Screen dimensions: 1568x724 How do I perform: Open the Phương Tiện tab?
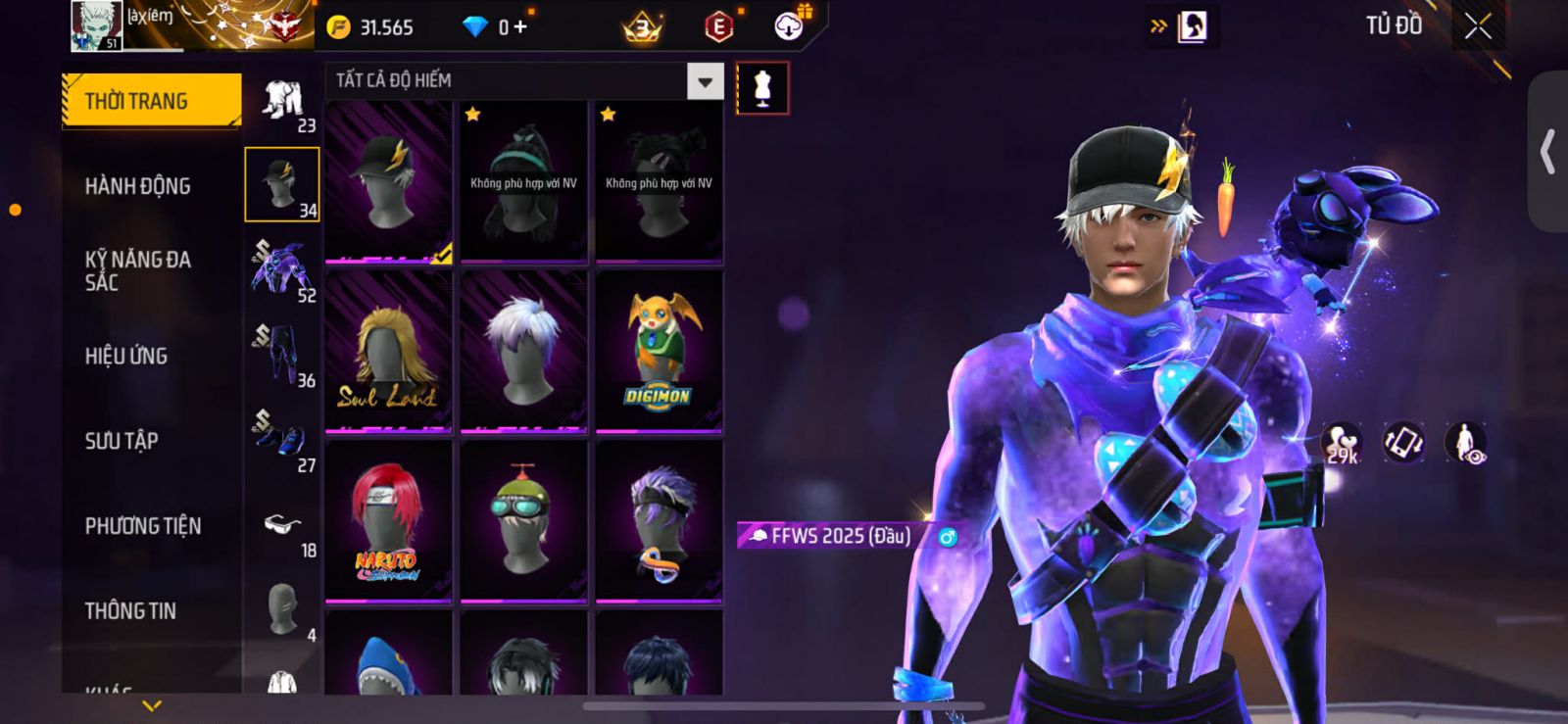point(143,526)
